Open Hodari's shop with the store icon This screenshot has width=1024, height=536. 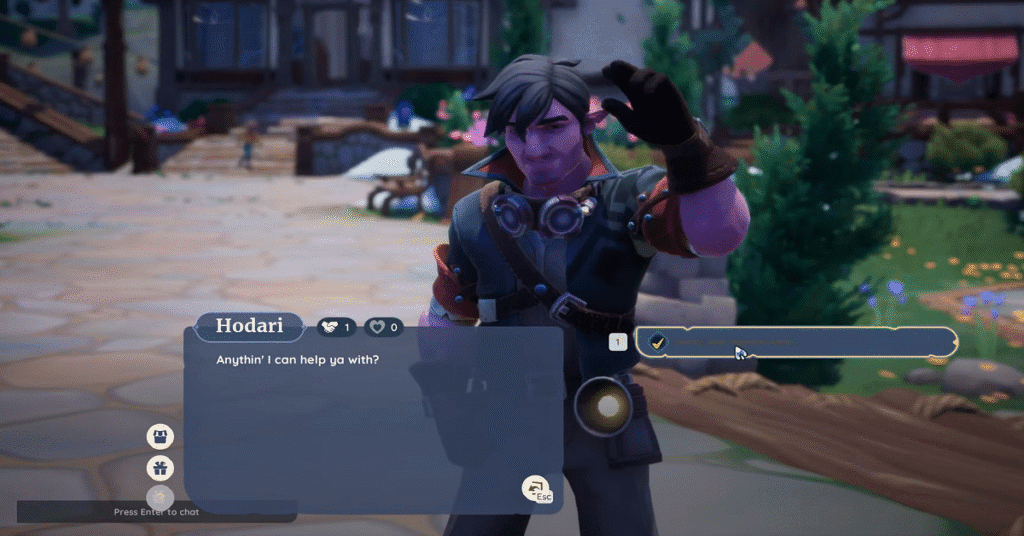tap(160, 436)
